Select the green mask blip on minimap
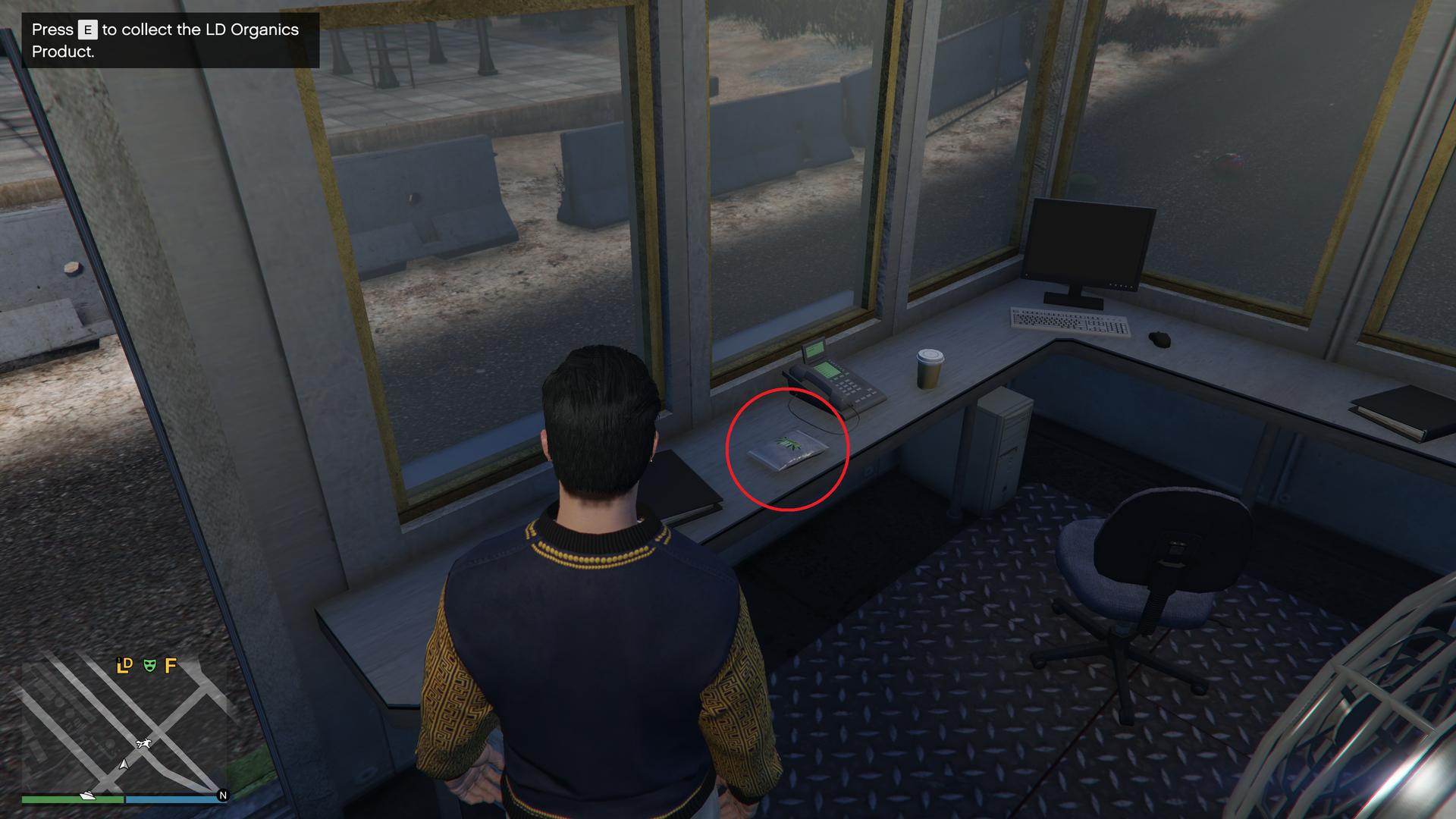Screen dimensions: 1456x819 150,665
